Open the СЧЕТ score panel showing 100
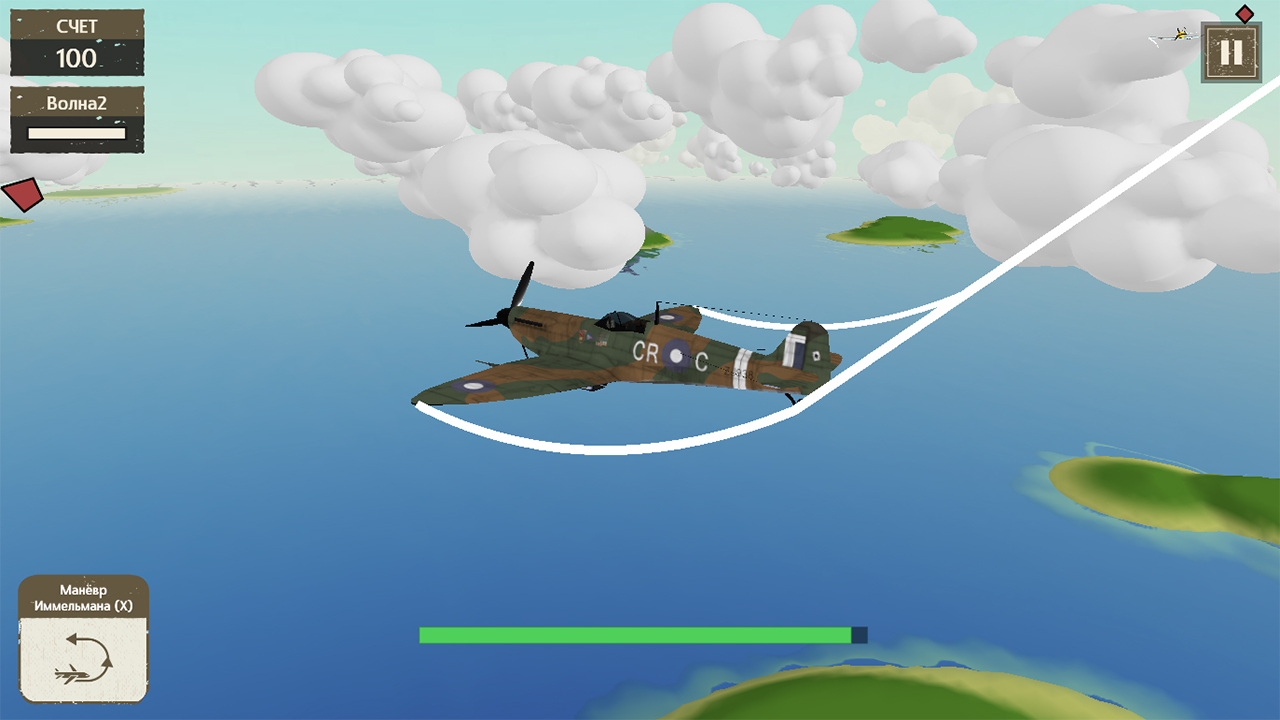Viewport: 1280px width, 720px height. 75,42
